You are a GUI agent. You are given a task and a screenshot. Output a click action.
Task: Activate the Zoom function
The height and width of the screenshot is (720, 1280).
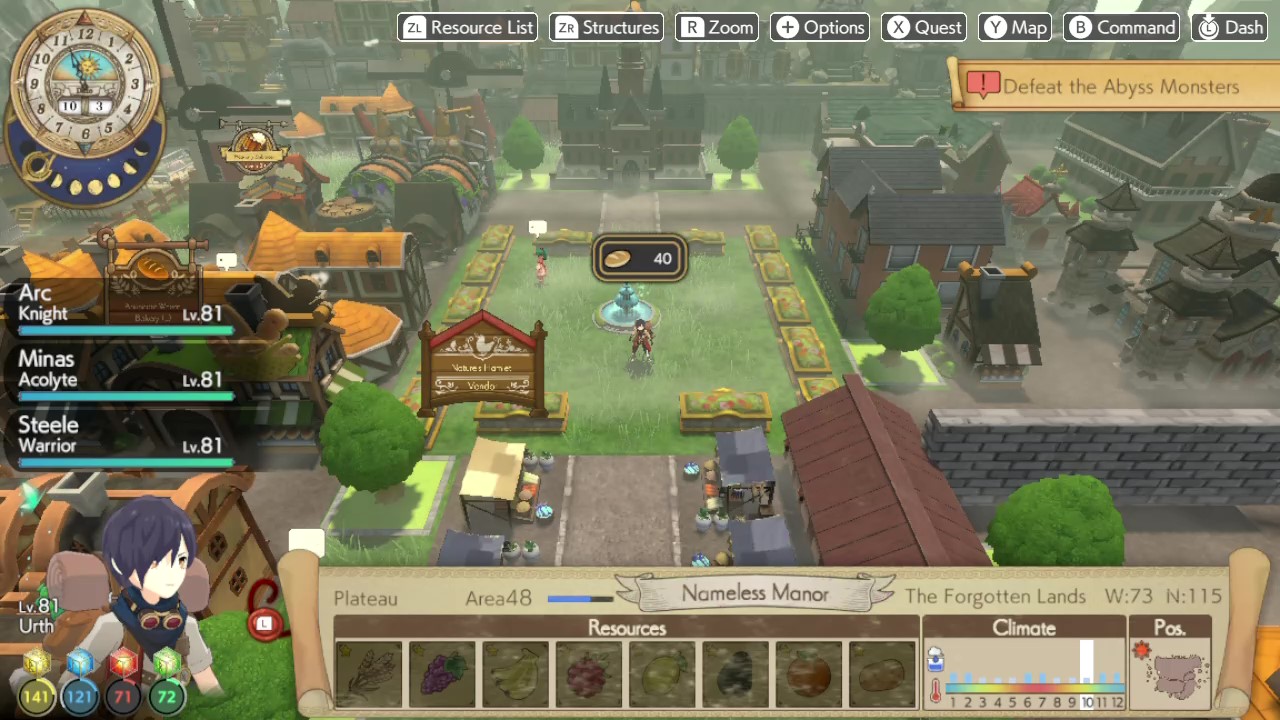tap(717, 27)
